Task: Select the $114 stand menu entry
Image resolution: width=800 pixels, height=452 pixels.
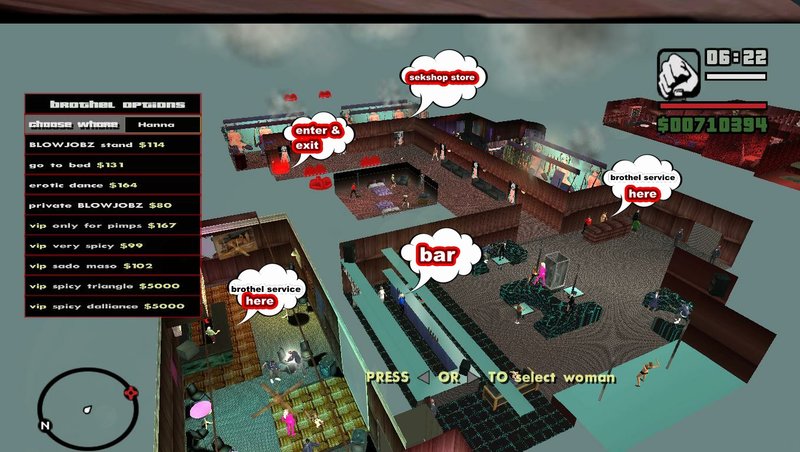Action: pos(112,144)
